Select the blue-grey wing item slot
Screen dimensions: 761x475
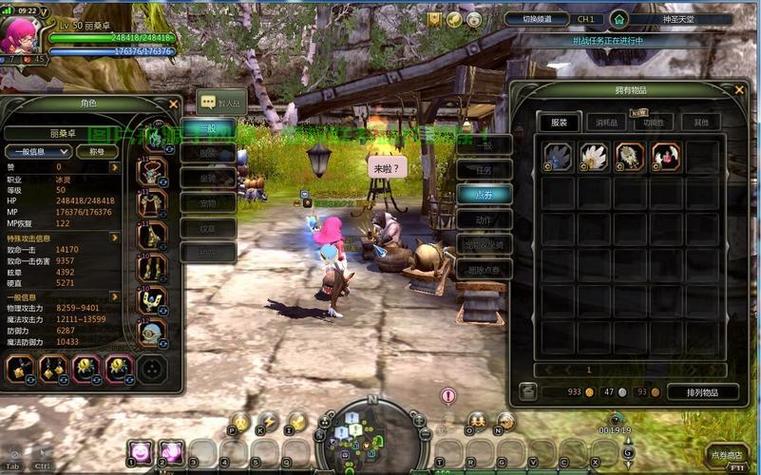[559, 155]
